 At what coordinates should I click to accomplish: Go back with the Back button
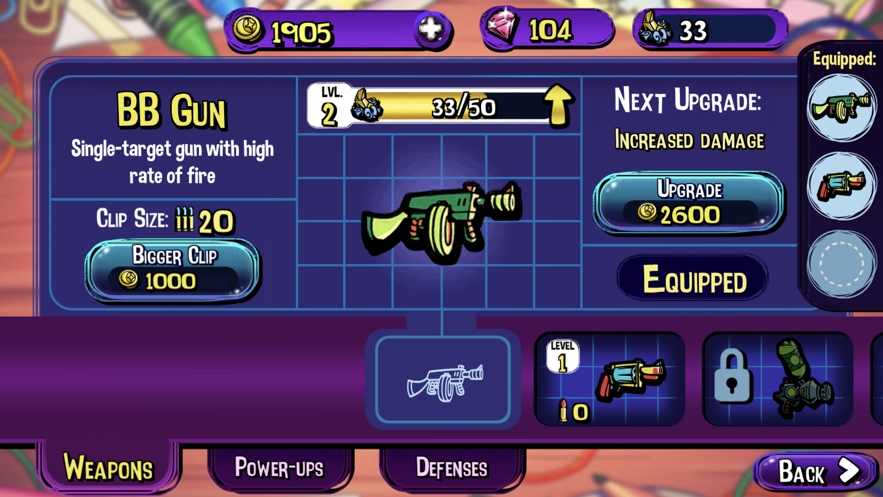[x=816, y=471]
